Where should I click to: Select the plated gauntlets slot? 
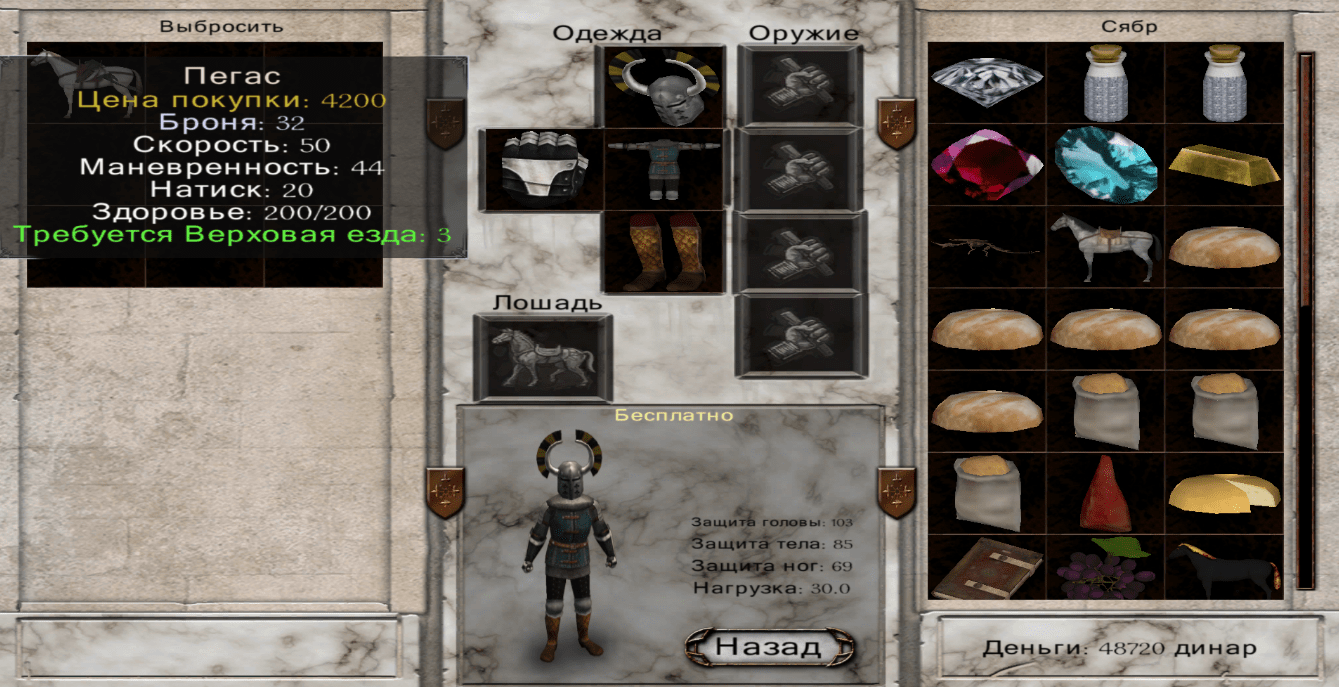pos(542,170)
